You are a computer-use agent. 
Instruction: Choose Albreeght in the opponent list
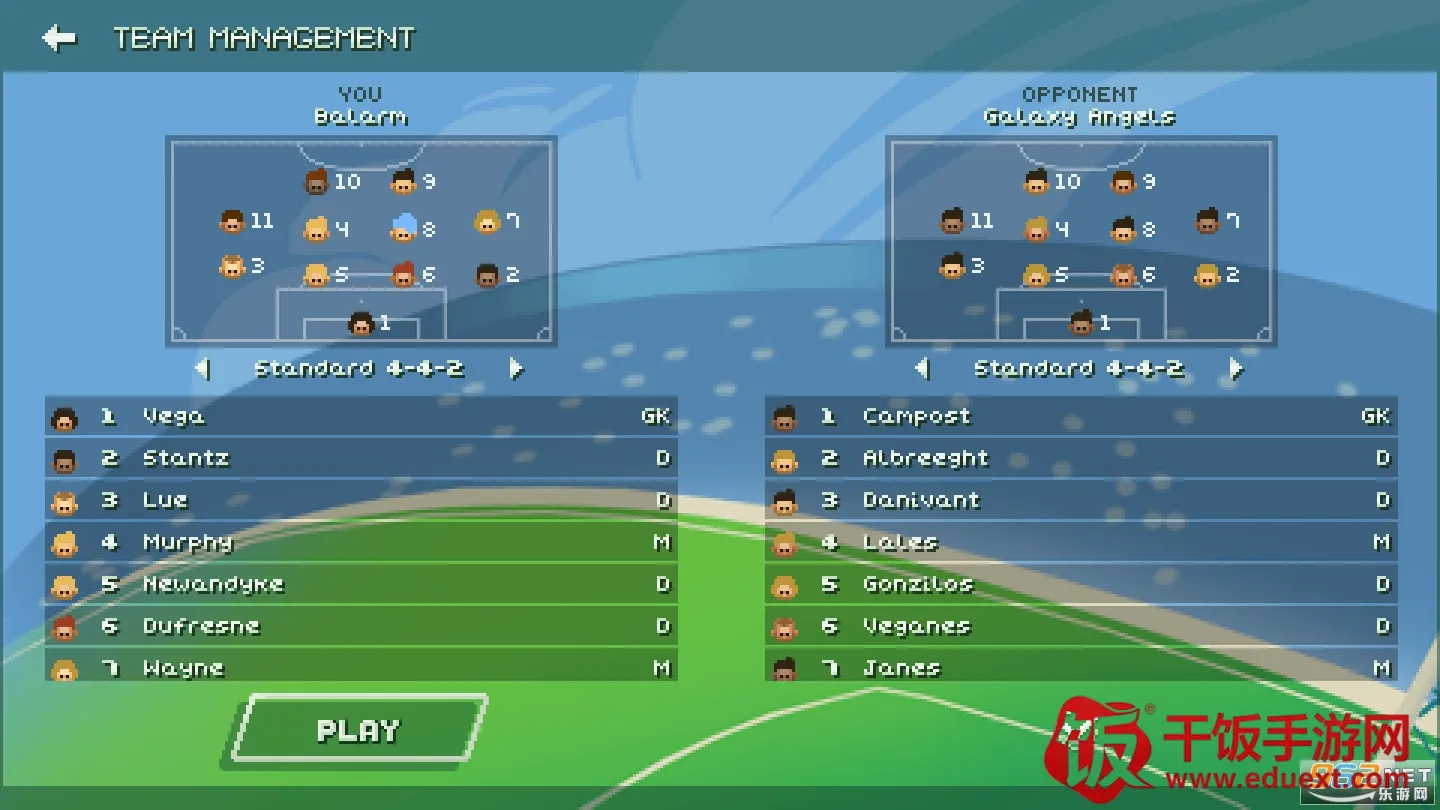coord(1080,459)
